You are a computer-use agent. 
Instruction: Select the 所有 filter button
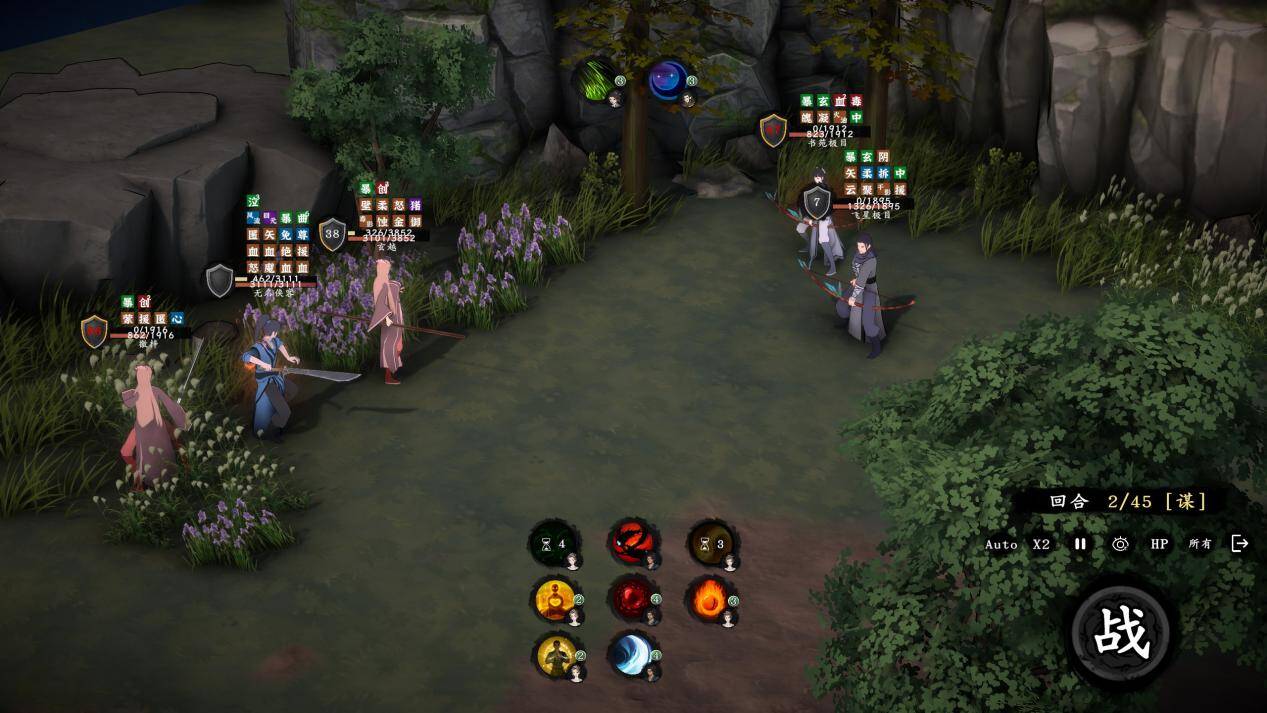click(1200, 544)
